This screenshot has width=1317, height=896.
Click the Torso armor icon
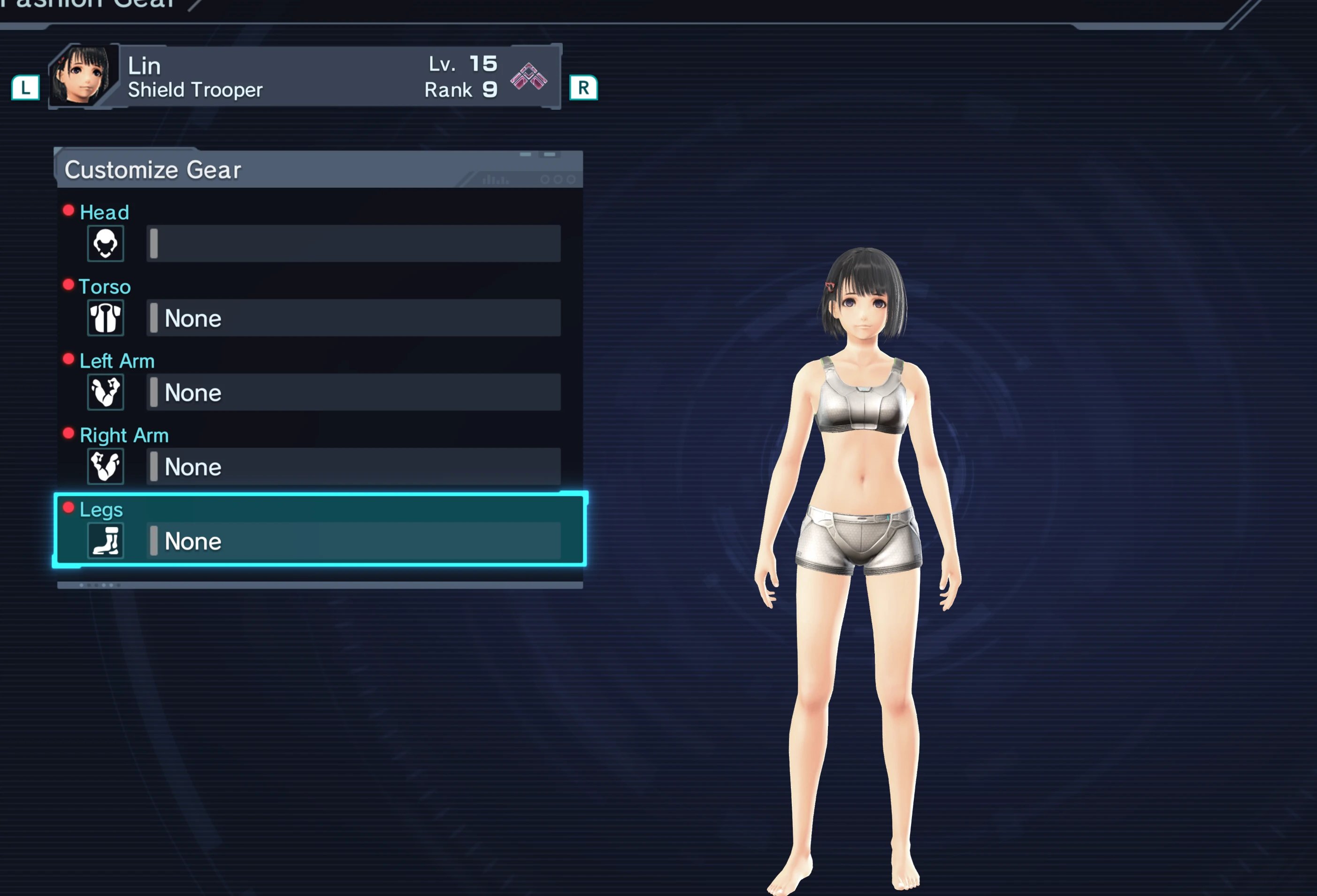click(106, 318)
